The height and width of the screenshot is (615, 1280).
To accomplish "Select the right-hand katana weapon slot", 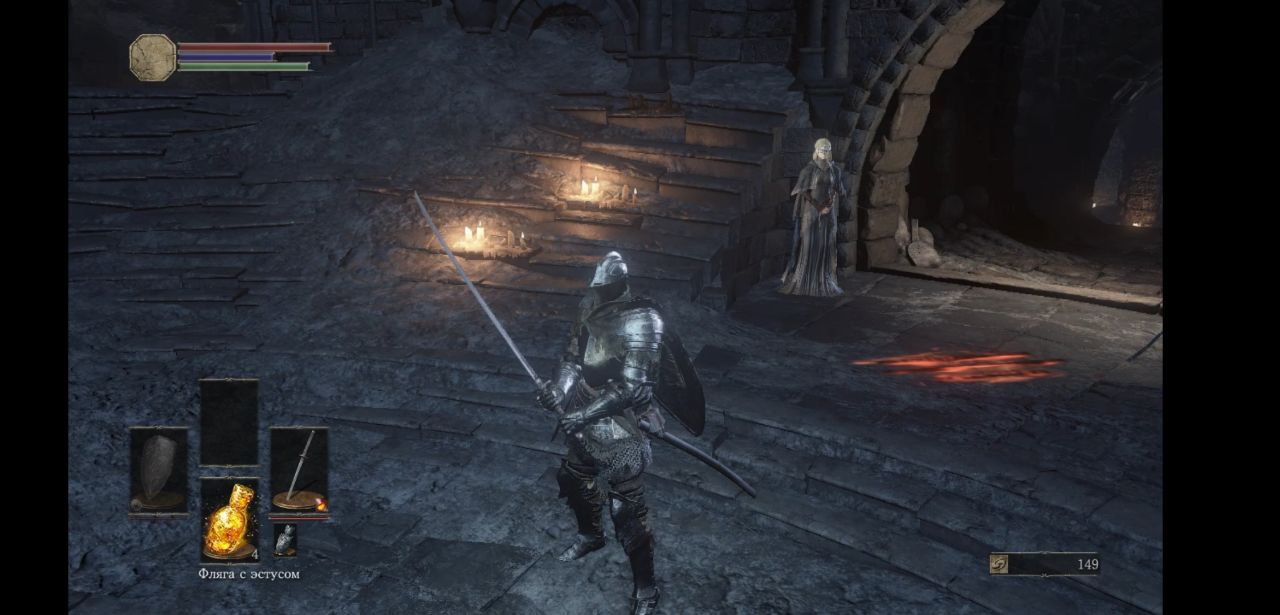I will click(299, 470).
